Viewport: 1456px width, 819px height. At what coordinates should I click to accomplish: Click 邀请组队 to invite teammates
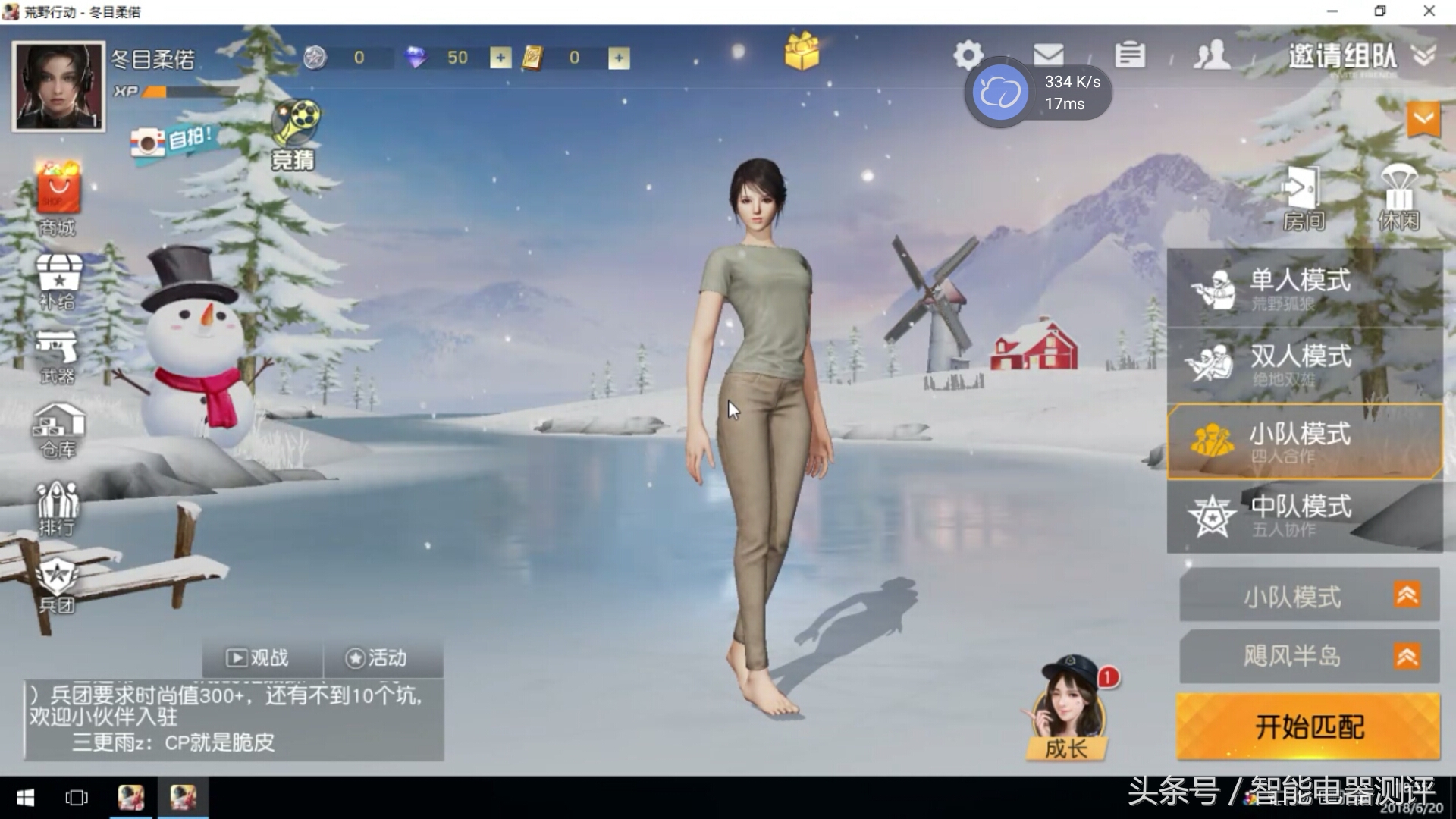tap(1342, 57)
